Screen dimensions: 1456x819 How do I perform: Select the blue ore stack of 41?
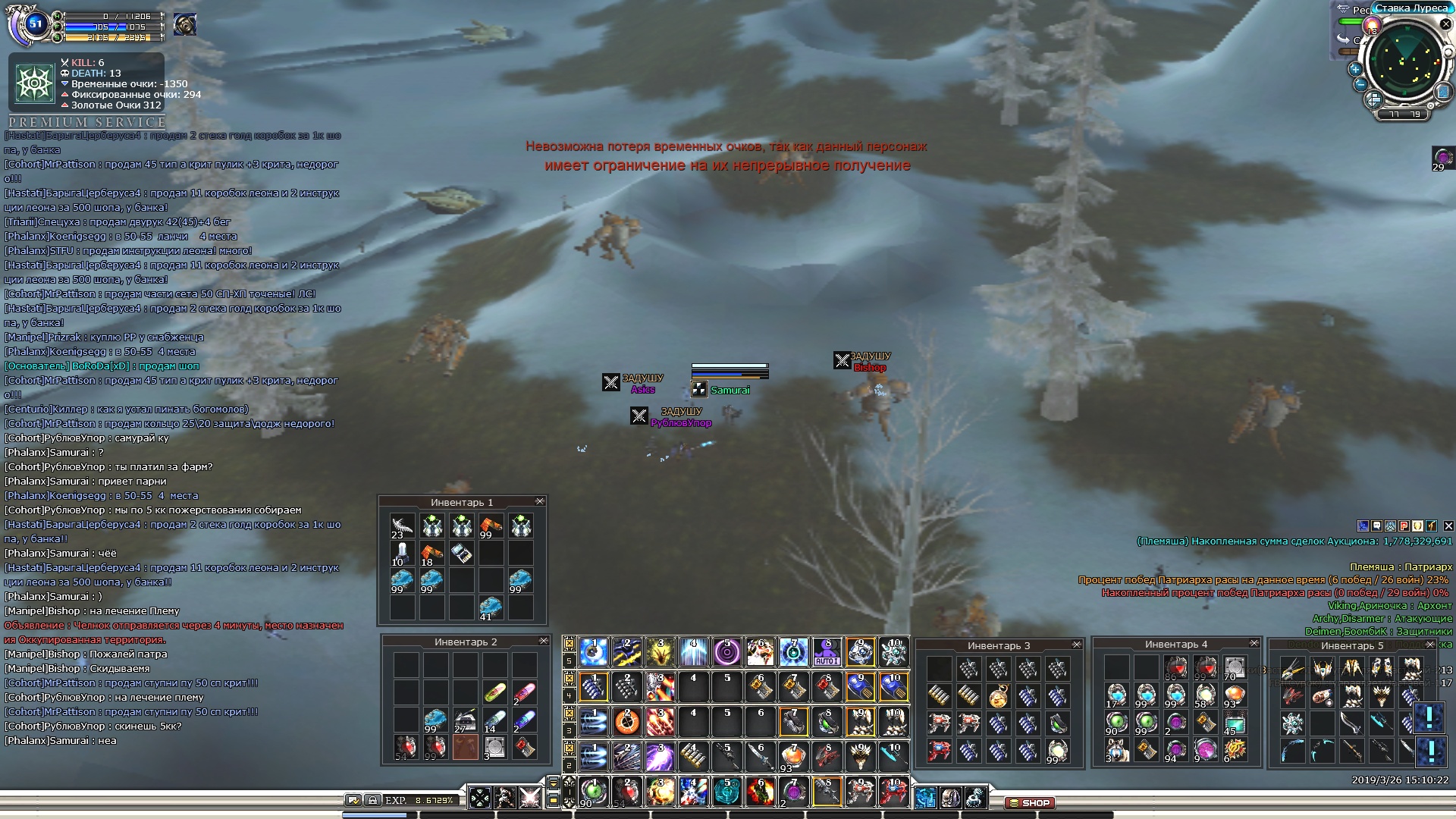pyautogui.click(x=491, y=607)
